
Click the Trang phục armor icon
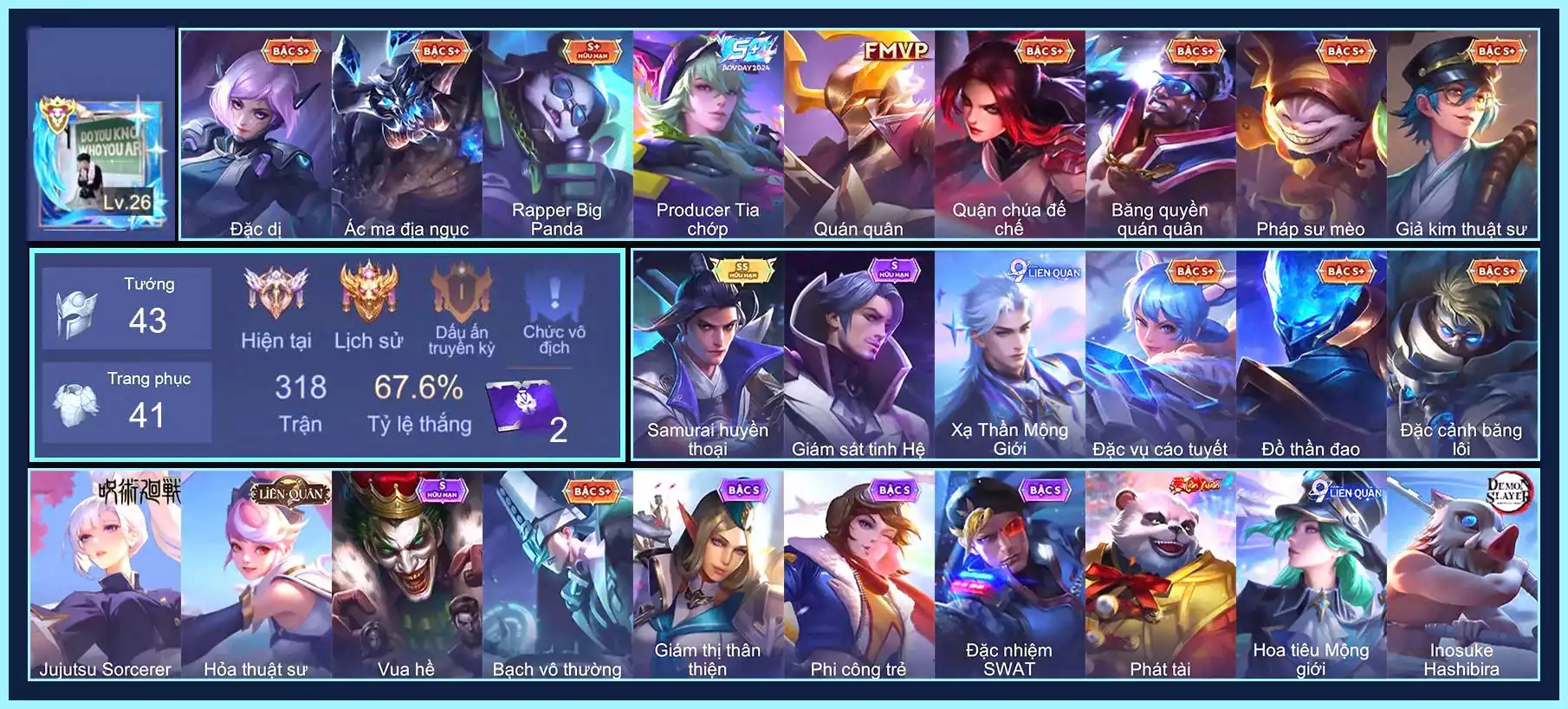click(76, 403)
